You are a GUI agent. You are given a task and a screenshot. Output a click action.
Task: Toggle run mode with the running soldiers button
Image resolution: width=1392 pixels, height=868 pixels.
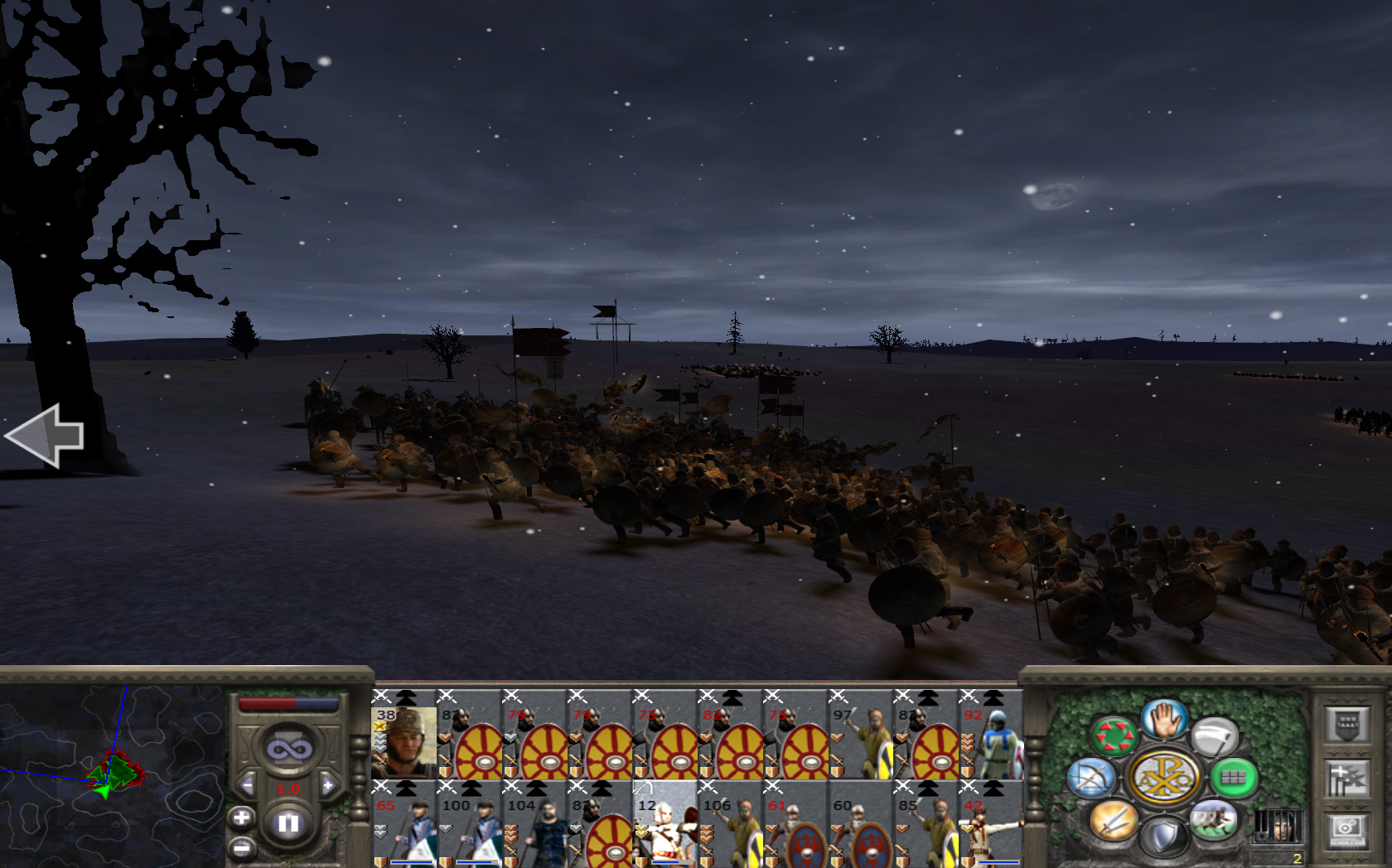[x=1214, y=820]
